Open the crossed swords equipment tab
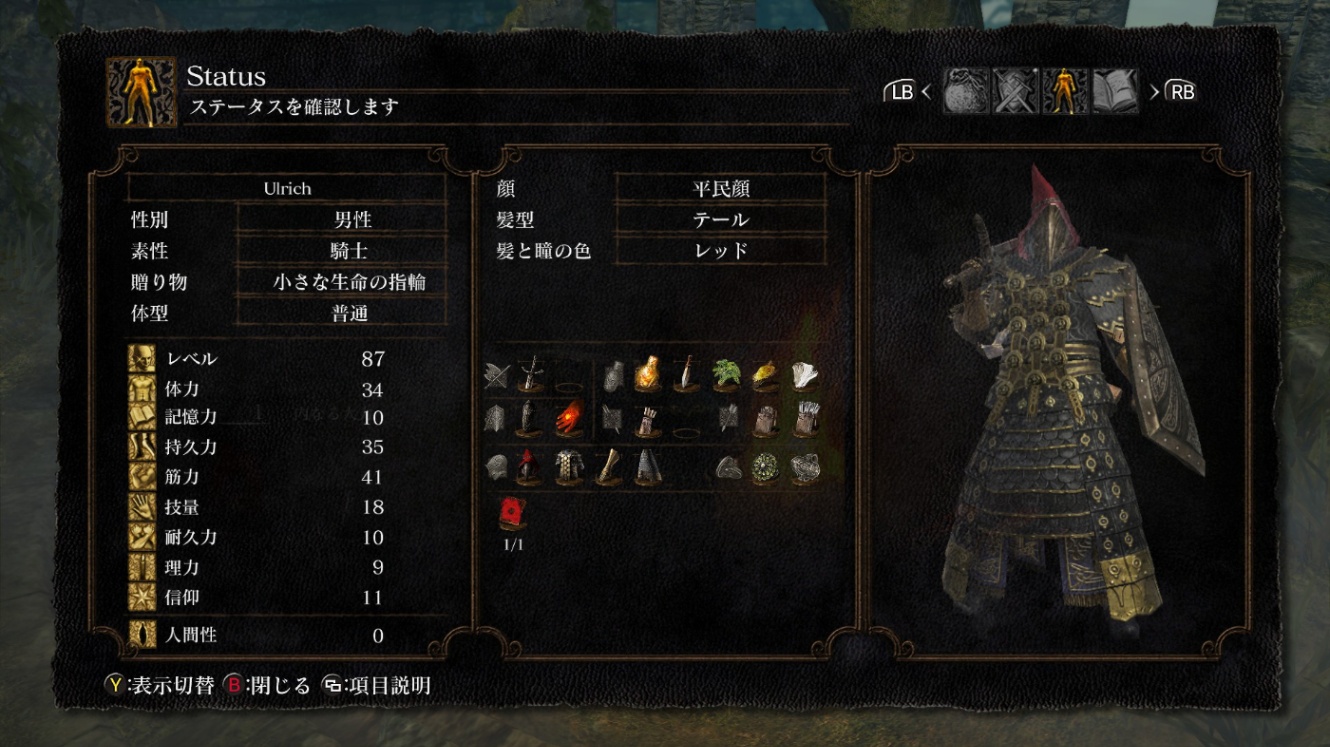The width and height of the screenshot is (1330, 747). 1015,92
